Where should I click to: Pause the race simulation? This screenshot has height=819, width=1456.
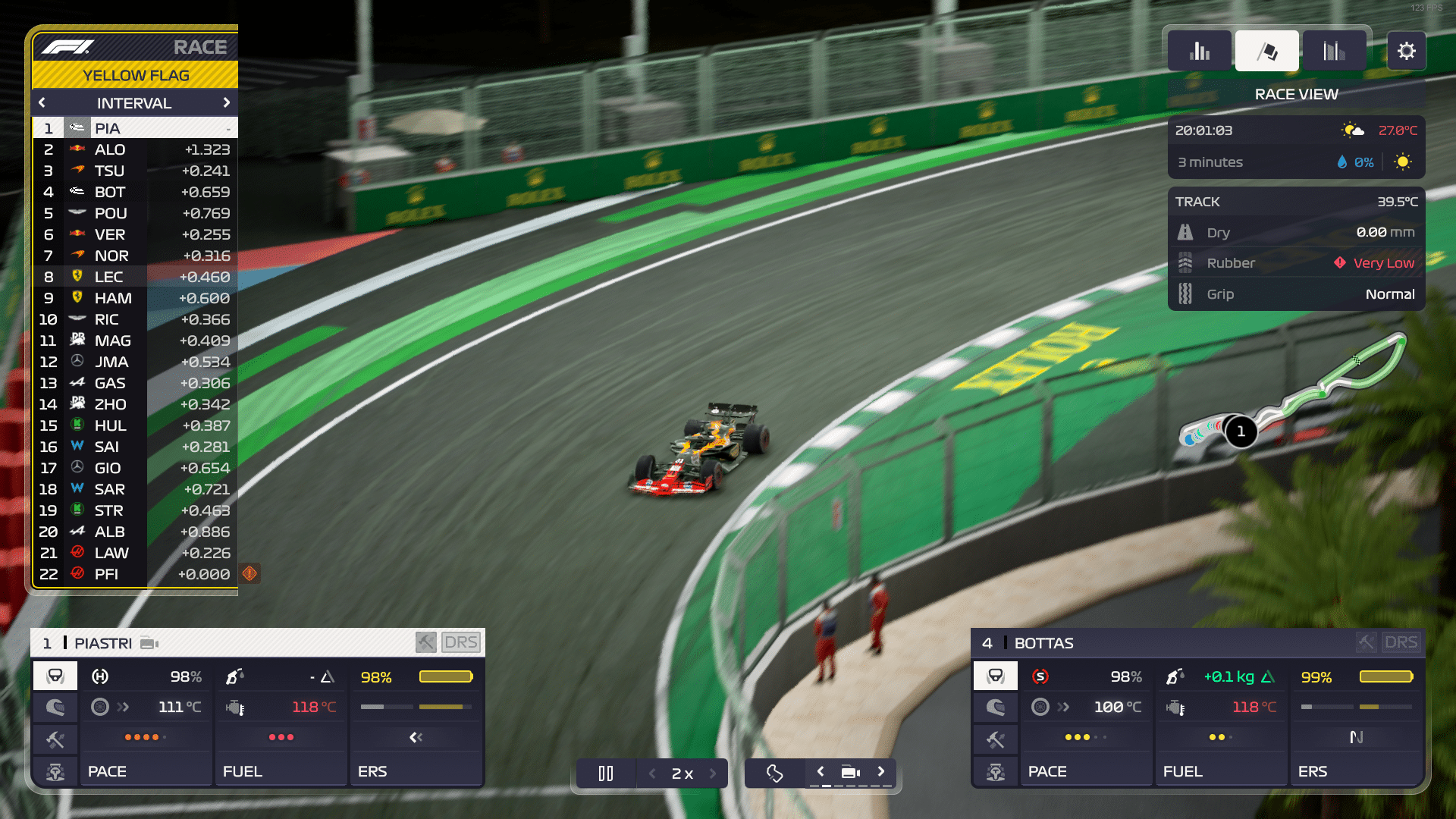tap(605, 773)
